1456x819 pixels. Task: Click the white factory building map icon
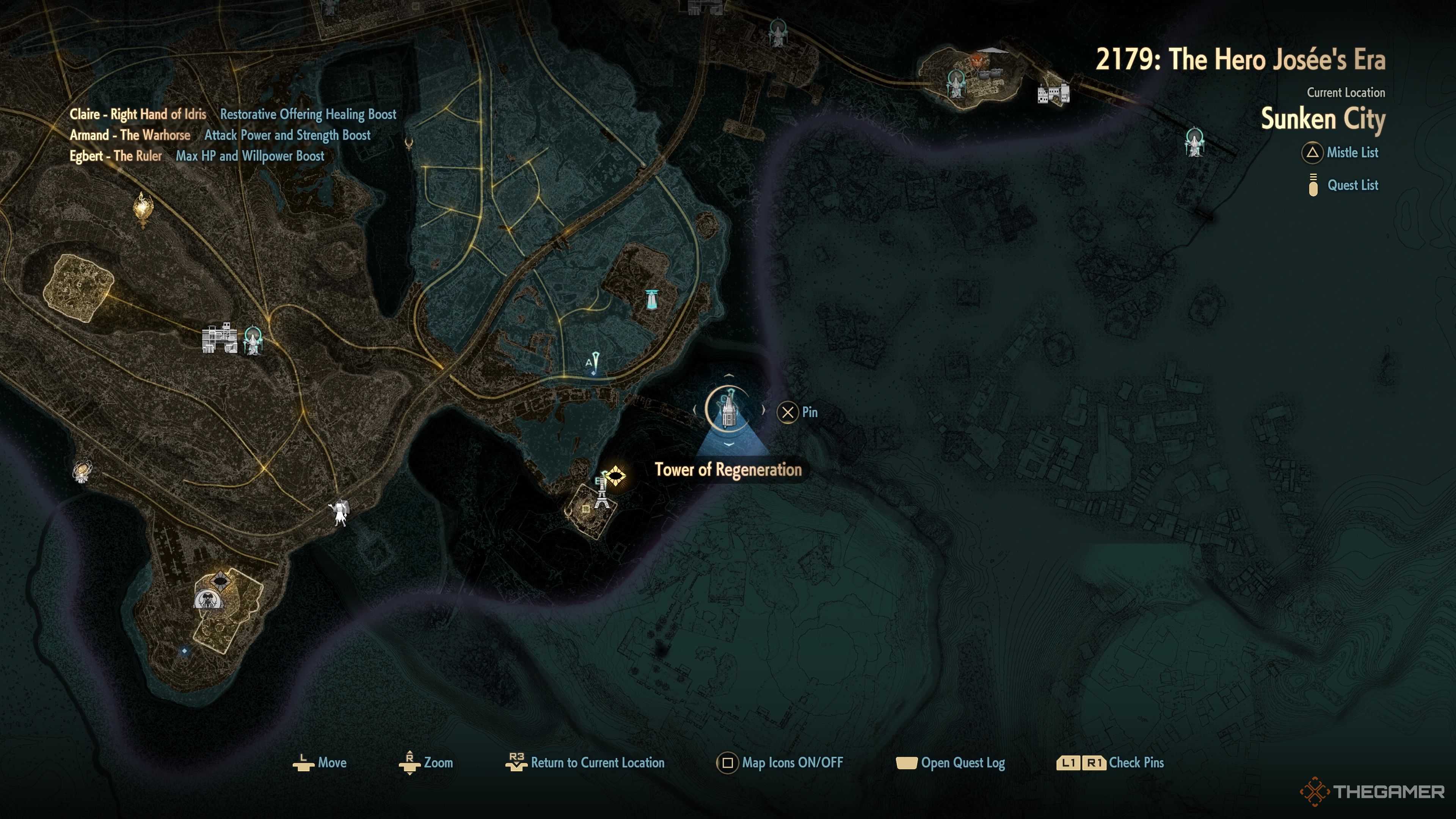219,338
